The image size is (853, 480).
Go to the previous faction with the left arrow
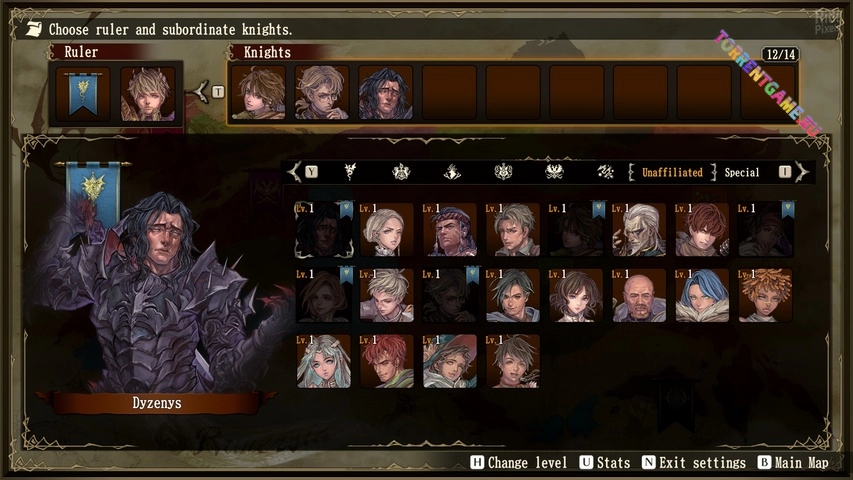pyautogui.click(x=295, y=172)
